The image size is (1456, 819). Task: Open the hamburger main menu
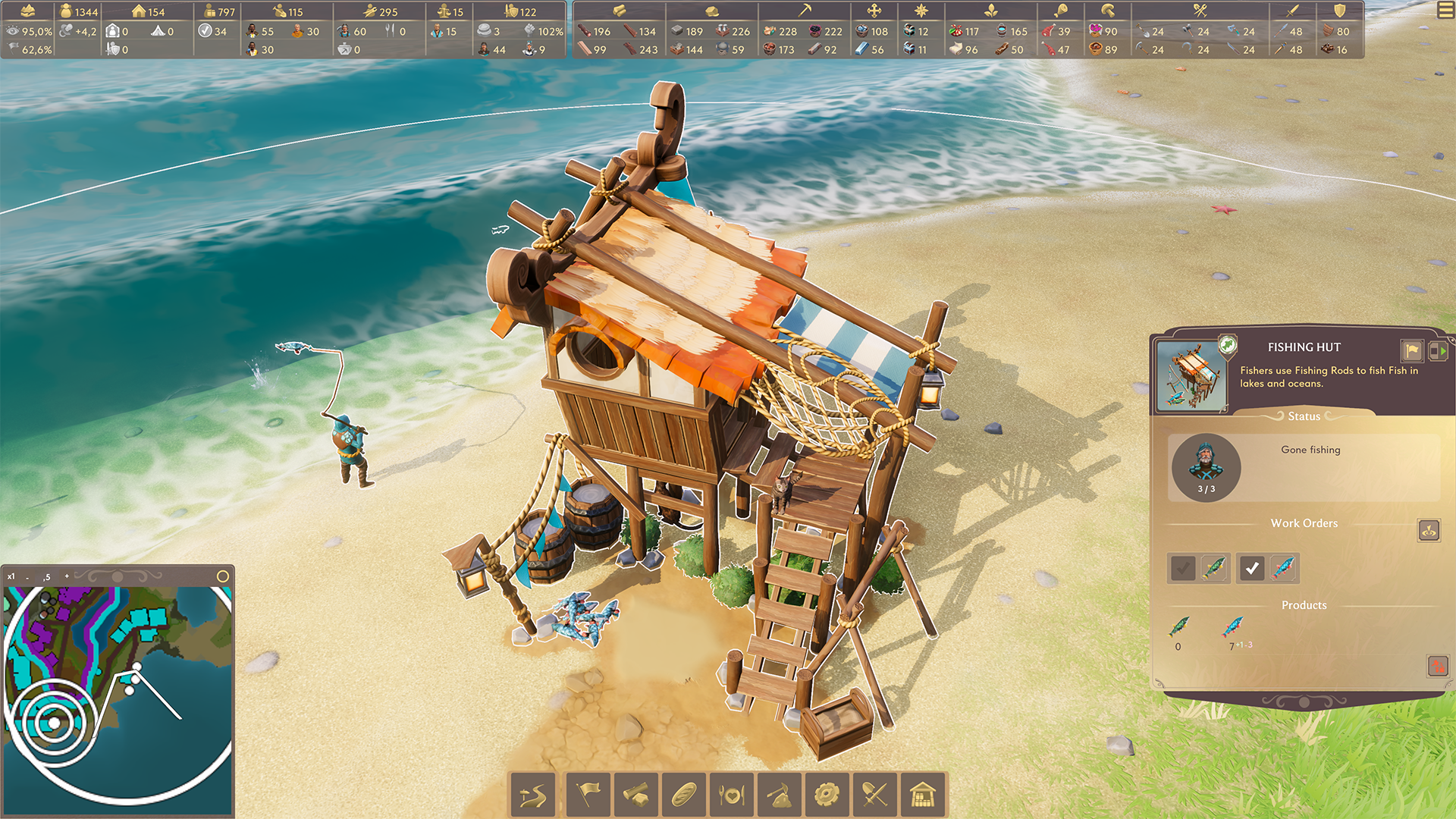coord(1445,11)
